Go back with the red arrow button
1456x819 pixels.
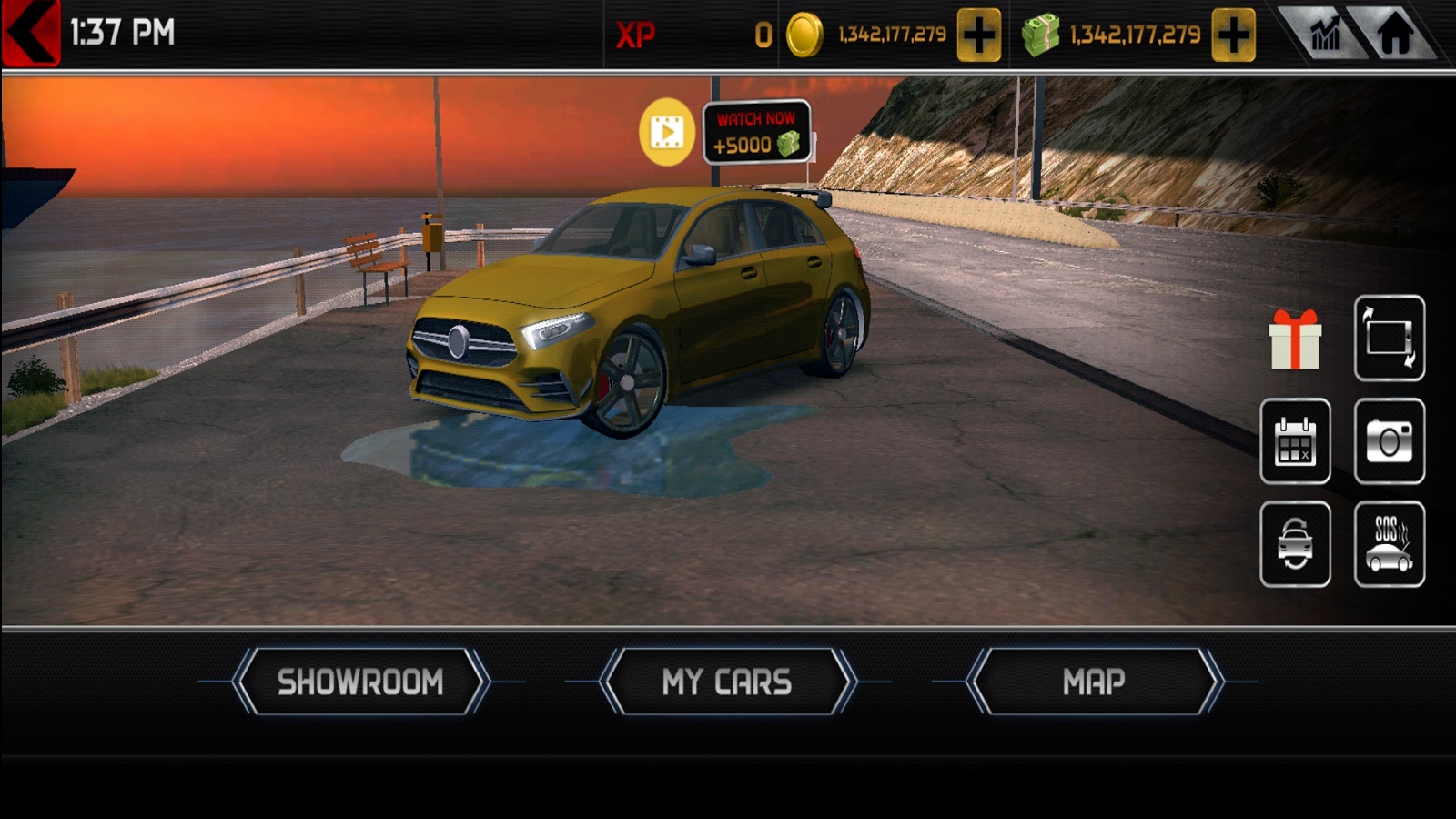pos(31,33)
